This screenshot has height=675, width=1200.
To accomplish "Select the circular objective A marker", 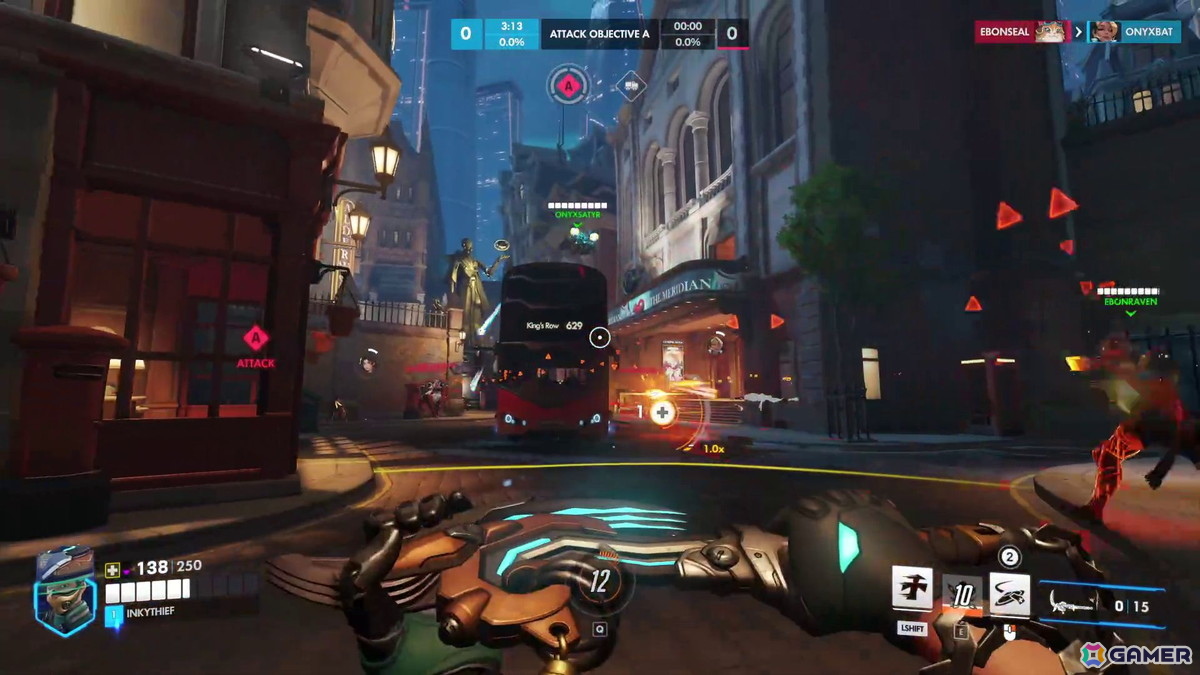I will [568, 87].
